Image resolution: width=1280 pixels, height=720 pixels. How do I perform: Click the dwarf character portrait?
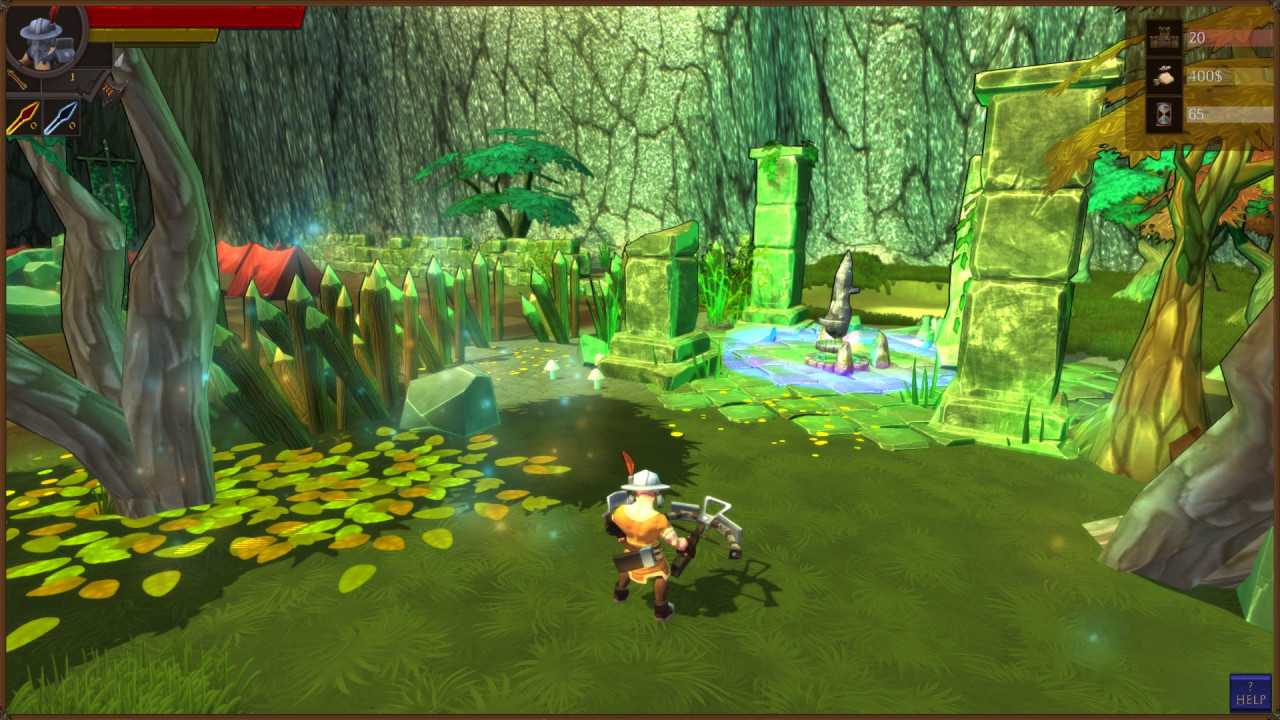(x=44, y=40)
